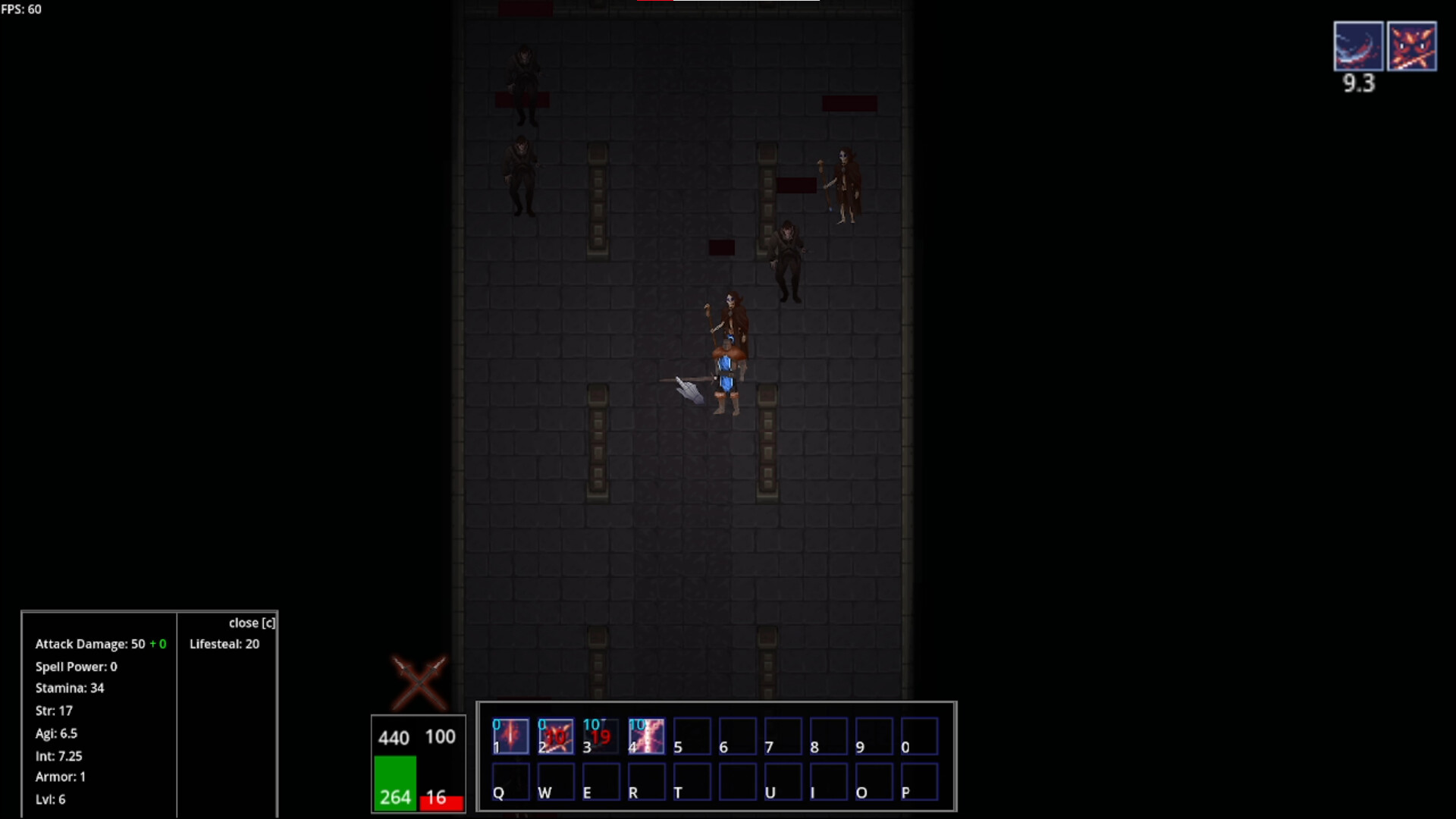
Task: Click the crossed swords weapon icon above health bar
Action: click(419, 682)
